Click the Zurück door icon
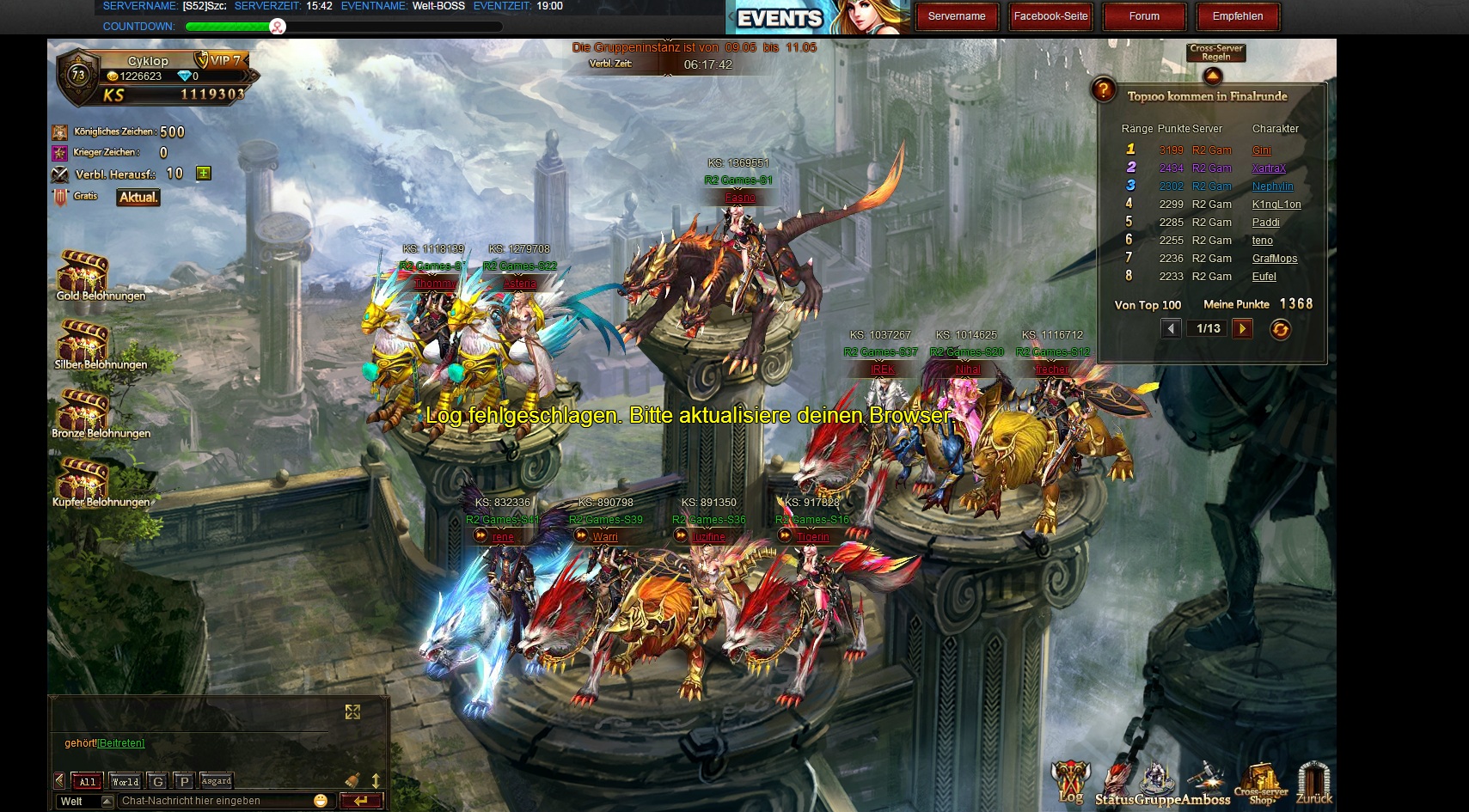This screenshot has width=1469, height=812. coord(1313,782)
